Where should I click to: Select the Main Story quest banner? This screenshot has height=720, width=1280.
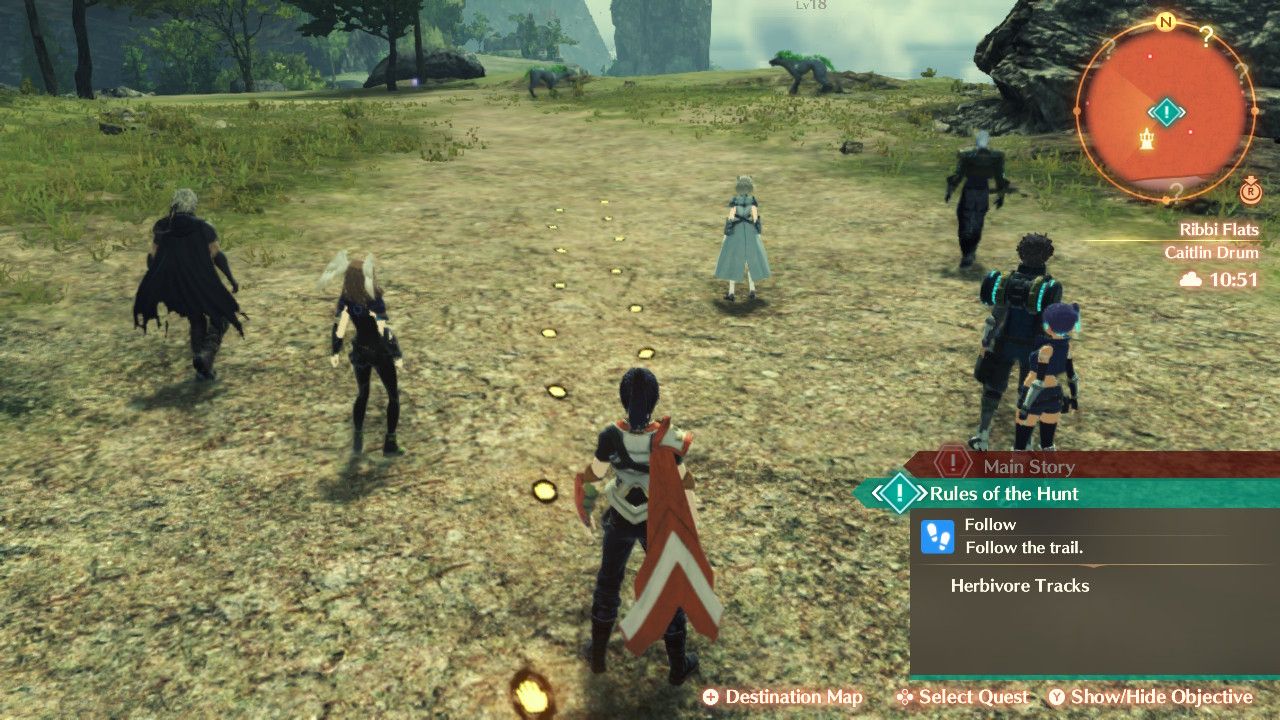[x=1030, y=466]
